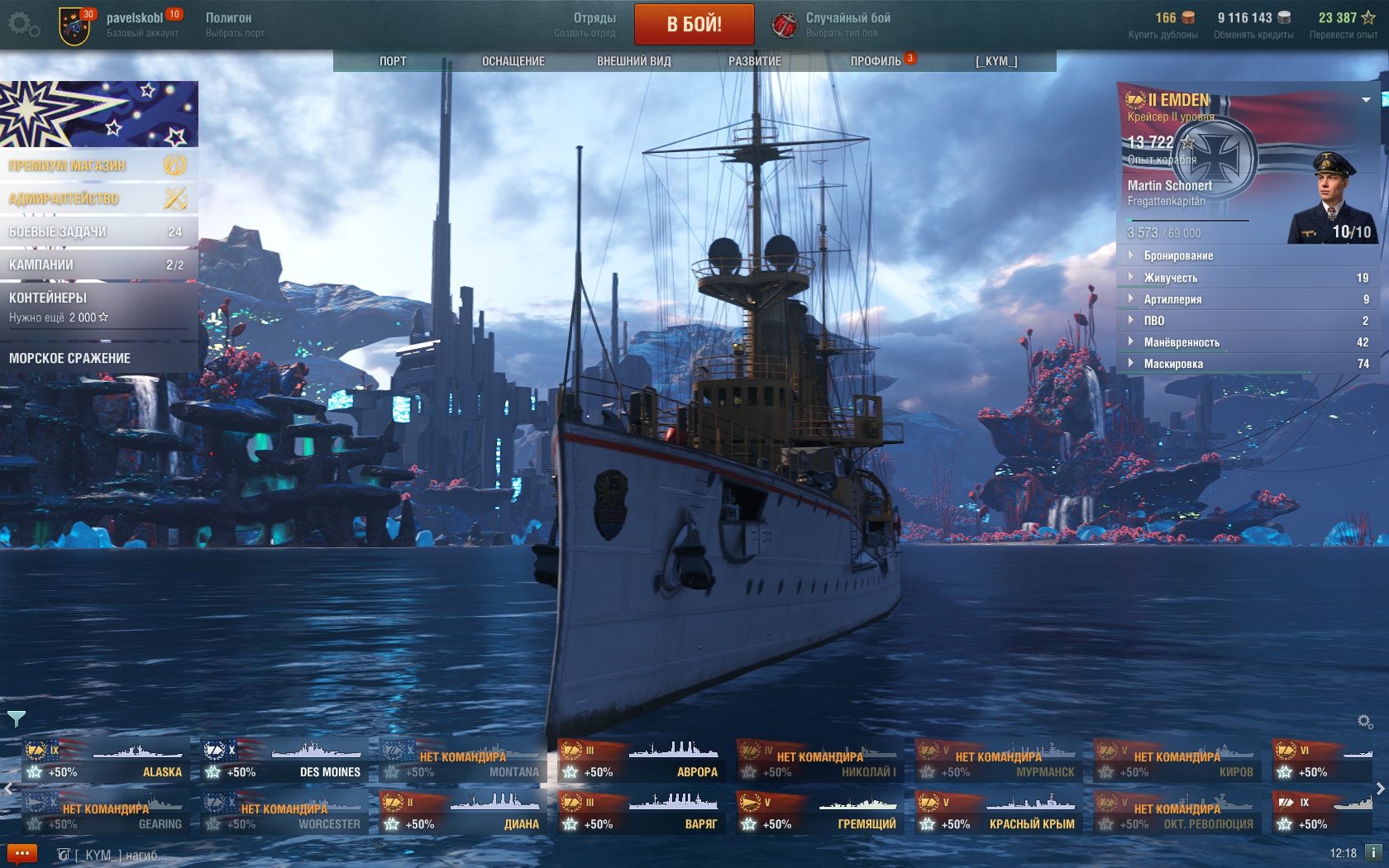Open the ВНЕШНИЙ ВИД tab
Viewport: 1389px width, 868px height.
click(634, 61)
